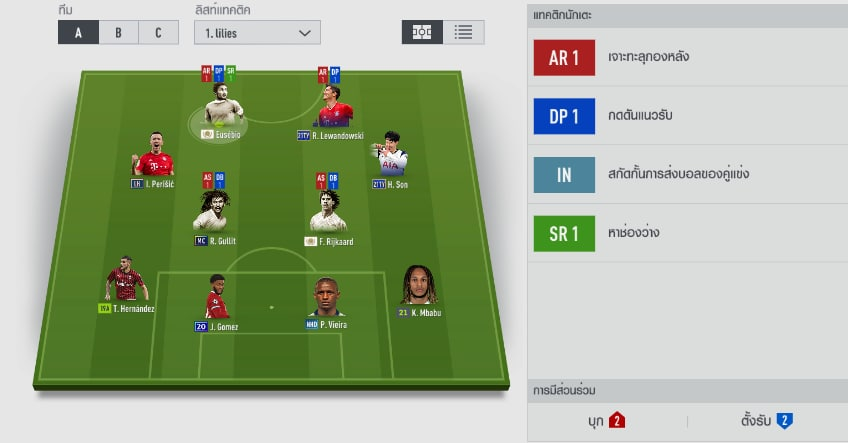Select the pitch formation view button
Viewport: 848px width, 443px height.
[x=422, y=32]
